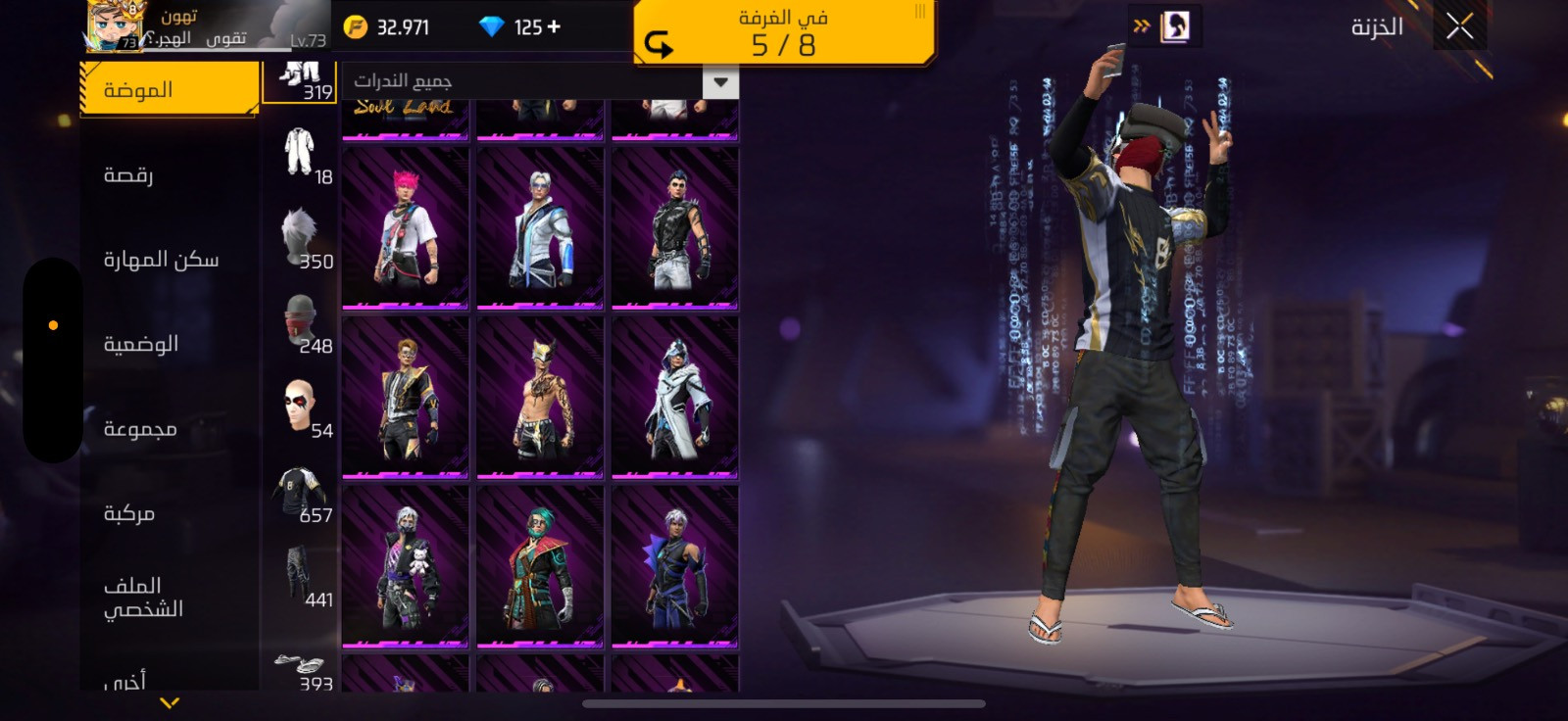Go to الملف الشخصي profile tab
1568x721 pixels.
pos(143,597)
